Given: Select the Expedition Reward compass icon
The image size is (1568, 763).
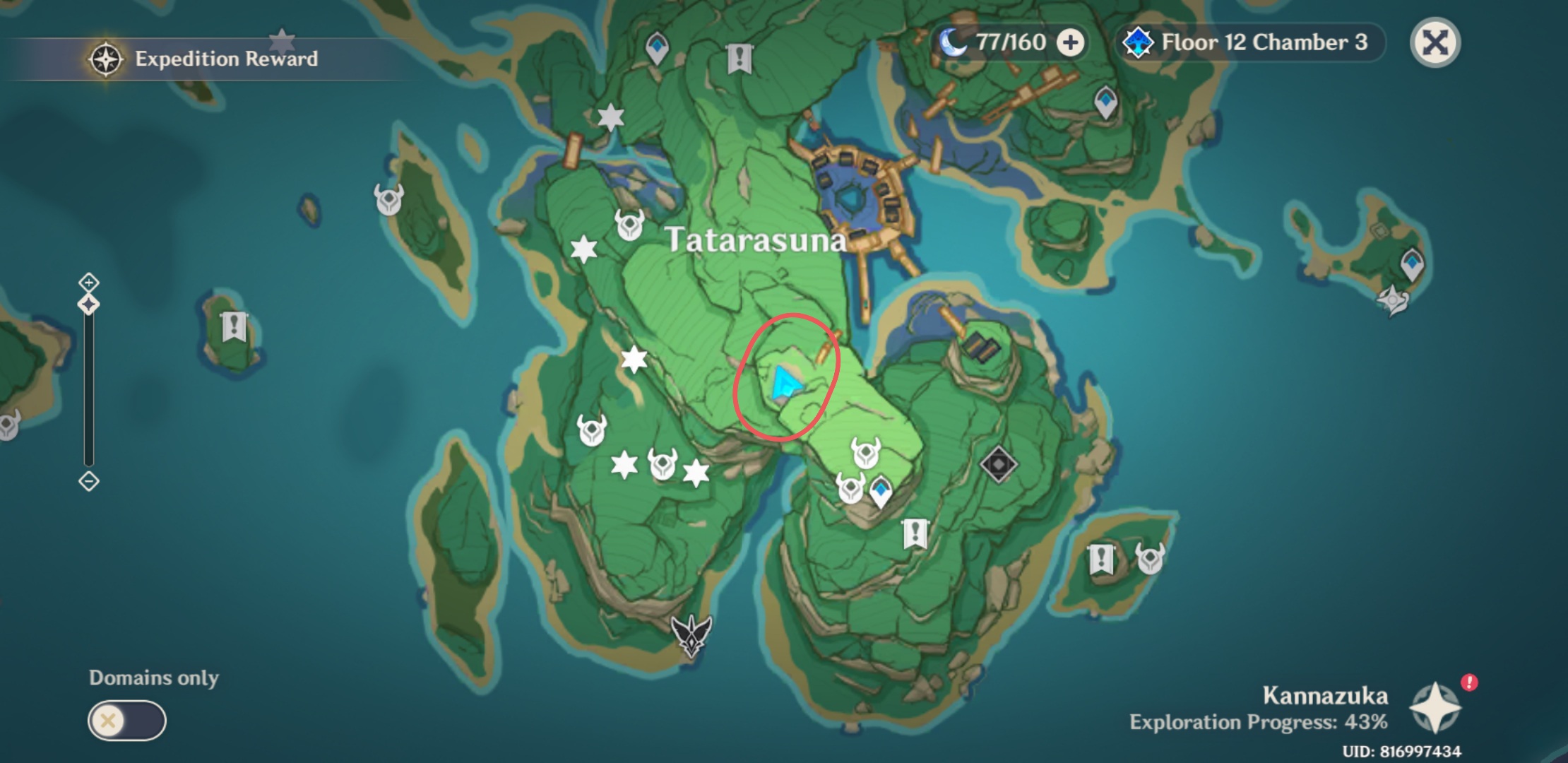Looking at the screenshot, I should tap(105, 60).
